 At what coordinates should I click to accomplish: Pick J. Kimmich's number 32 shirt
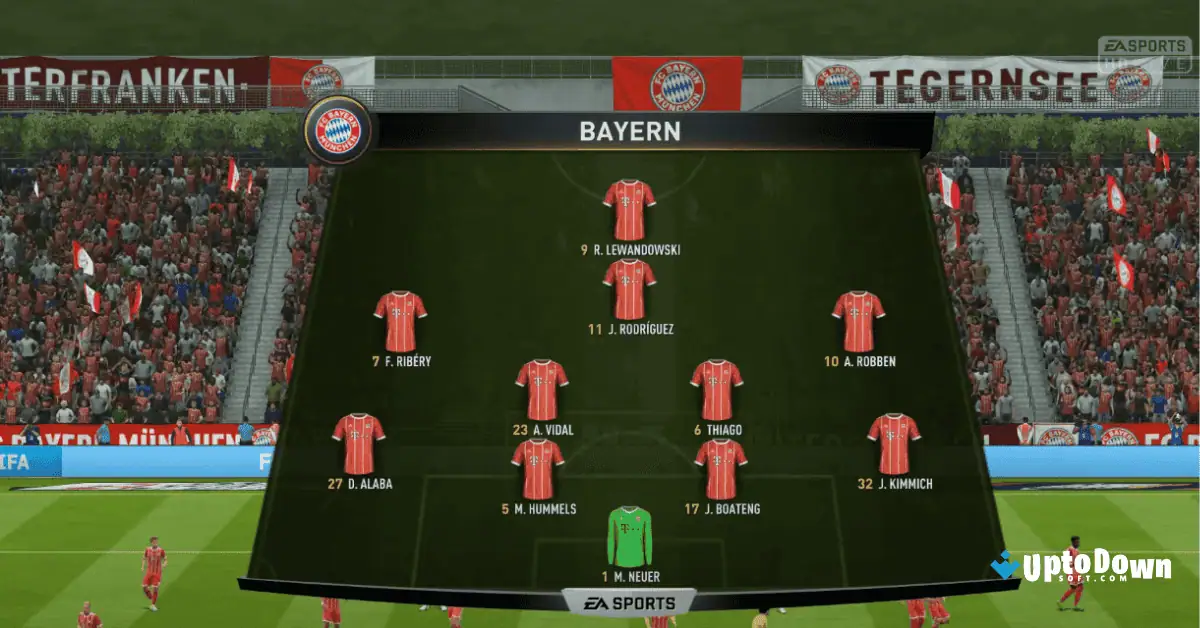[x=894, y=443]
